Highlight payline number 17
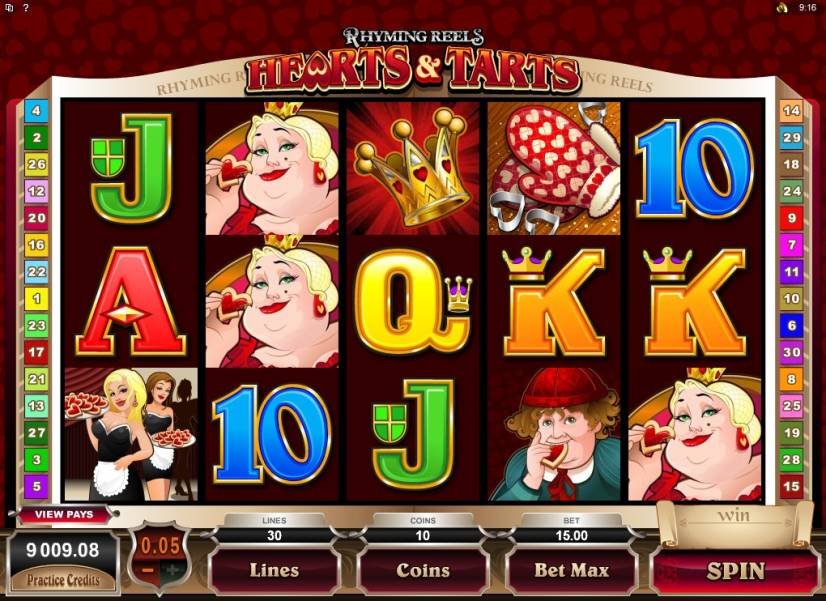The image size is (826, 601). pos(37,352)
